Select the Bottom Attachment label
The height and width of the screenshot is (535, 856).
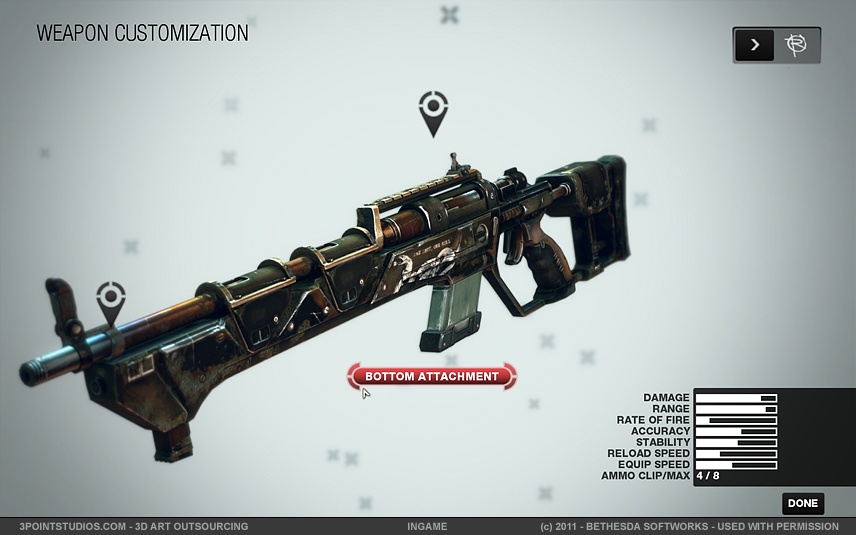coord(431,376)
